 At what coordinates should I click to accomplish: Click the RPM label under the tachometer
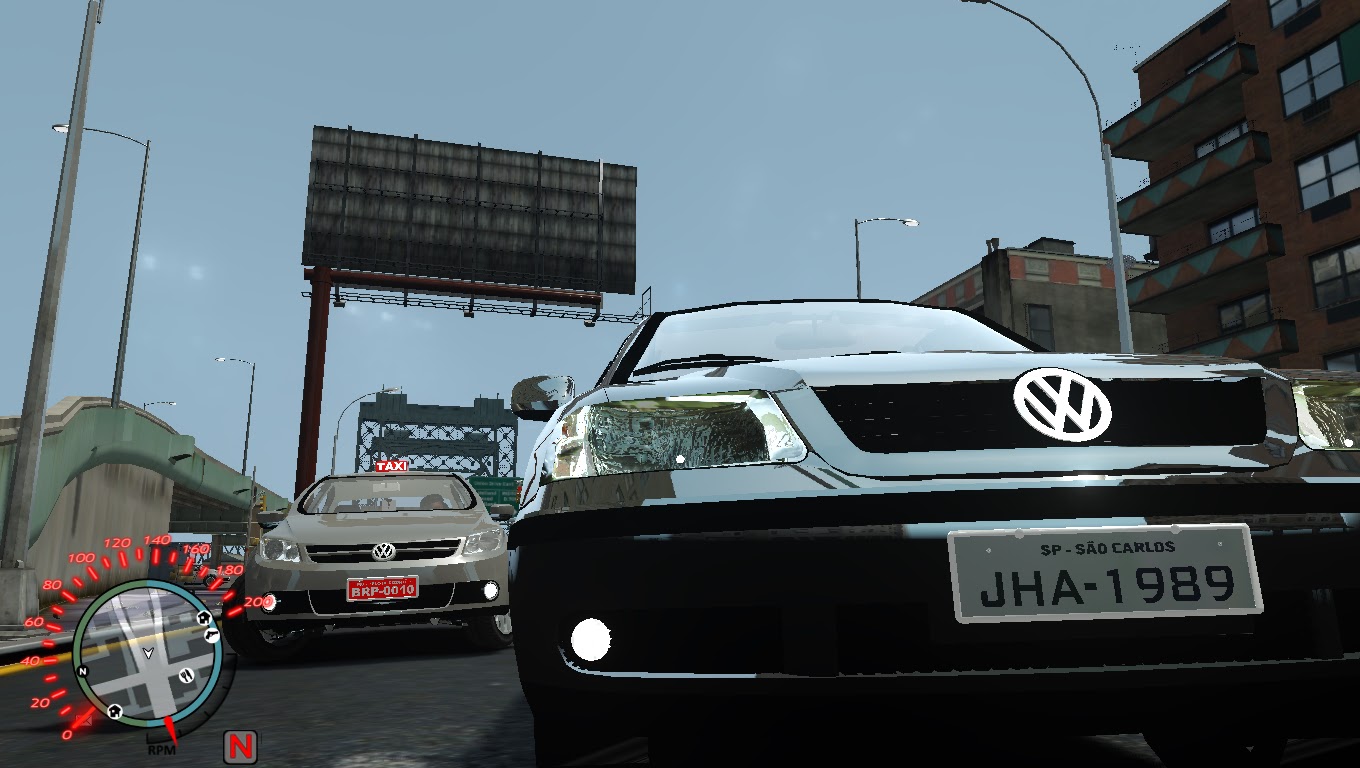163,748
